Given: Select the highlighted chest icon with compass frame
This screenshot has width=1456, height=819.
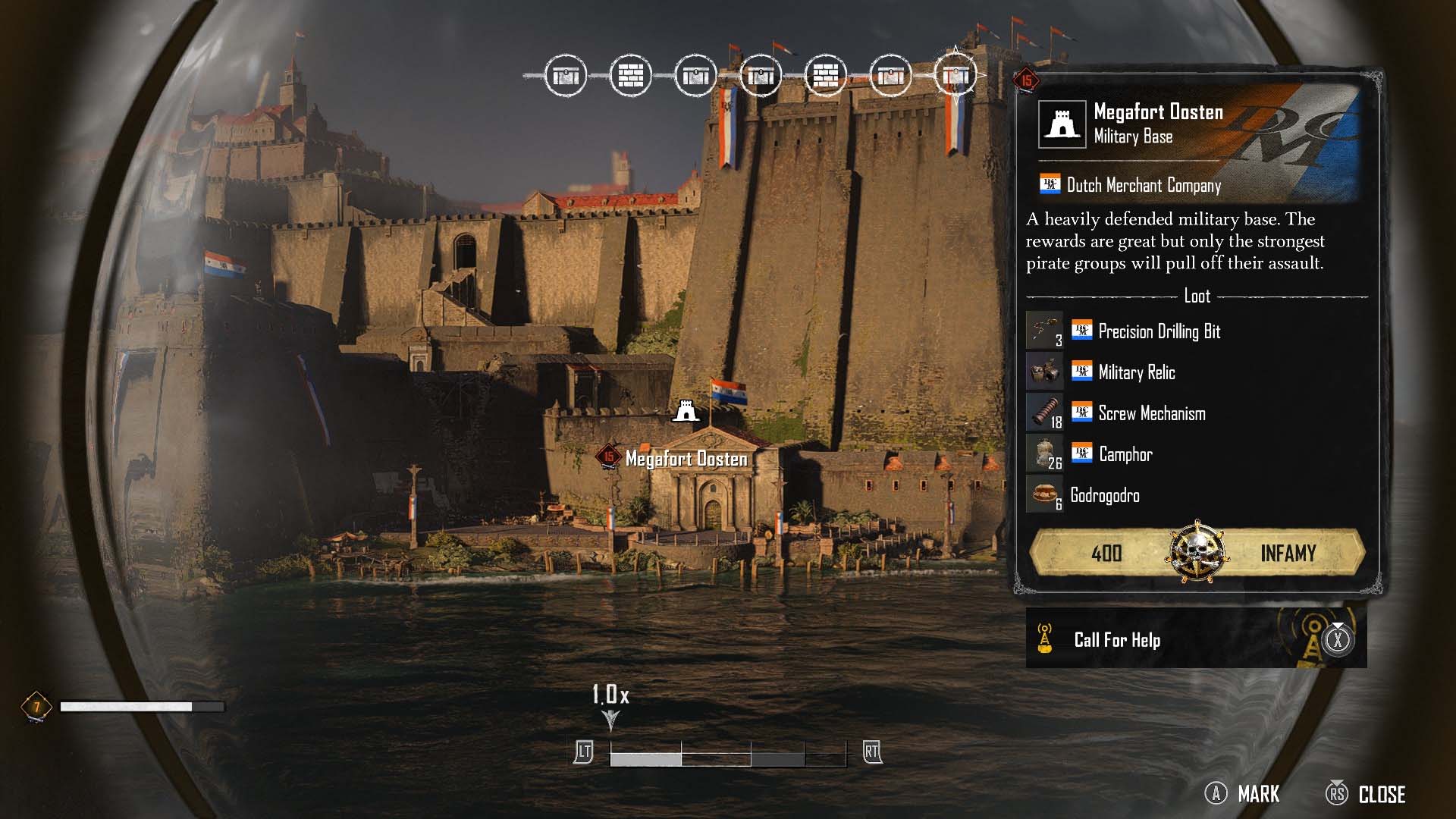Looking at the screenshot, I should coord(955,75).
